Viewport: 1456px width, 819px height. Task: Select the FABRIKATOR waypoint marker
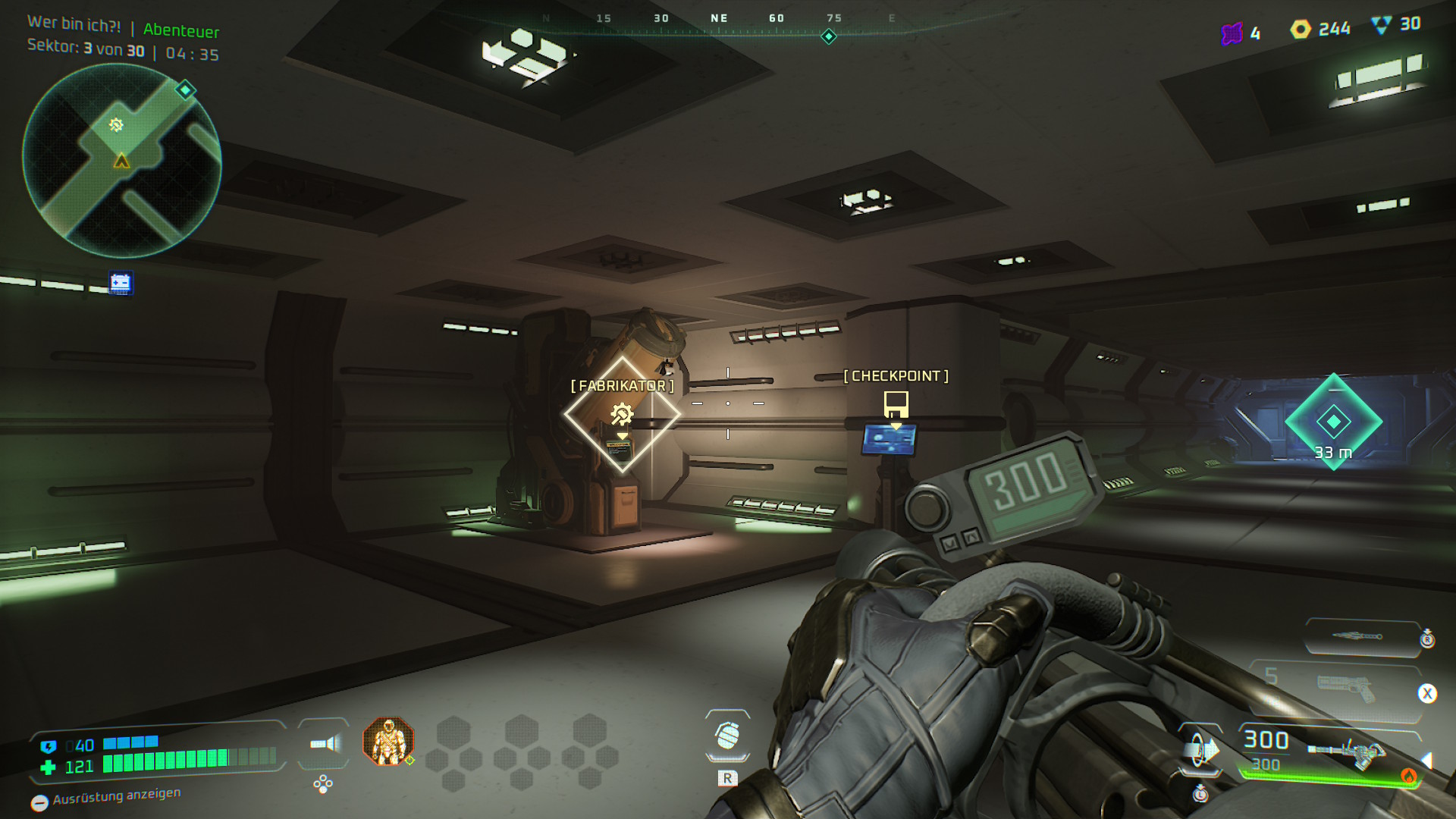pos(622,414)
